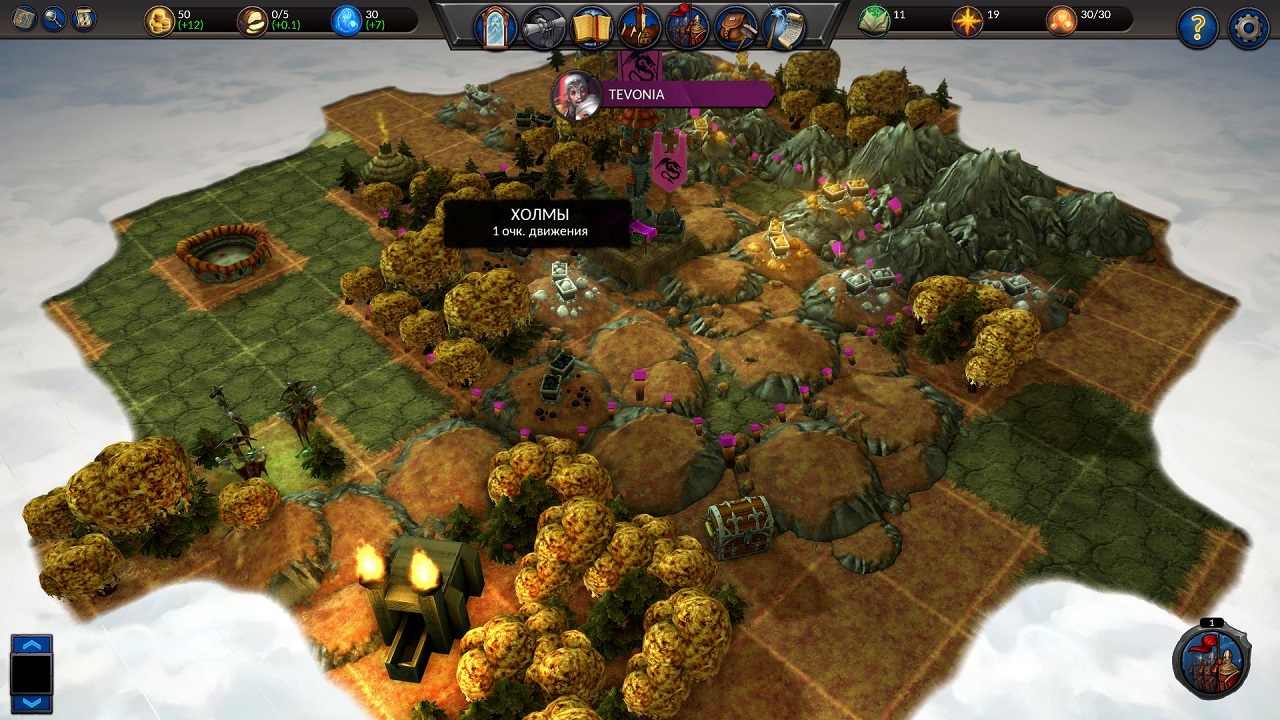Image resolution: width=1280 pixels, height=720 pixels.
Task: Open the army soldiers panel
Action: coord(688,27)
